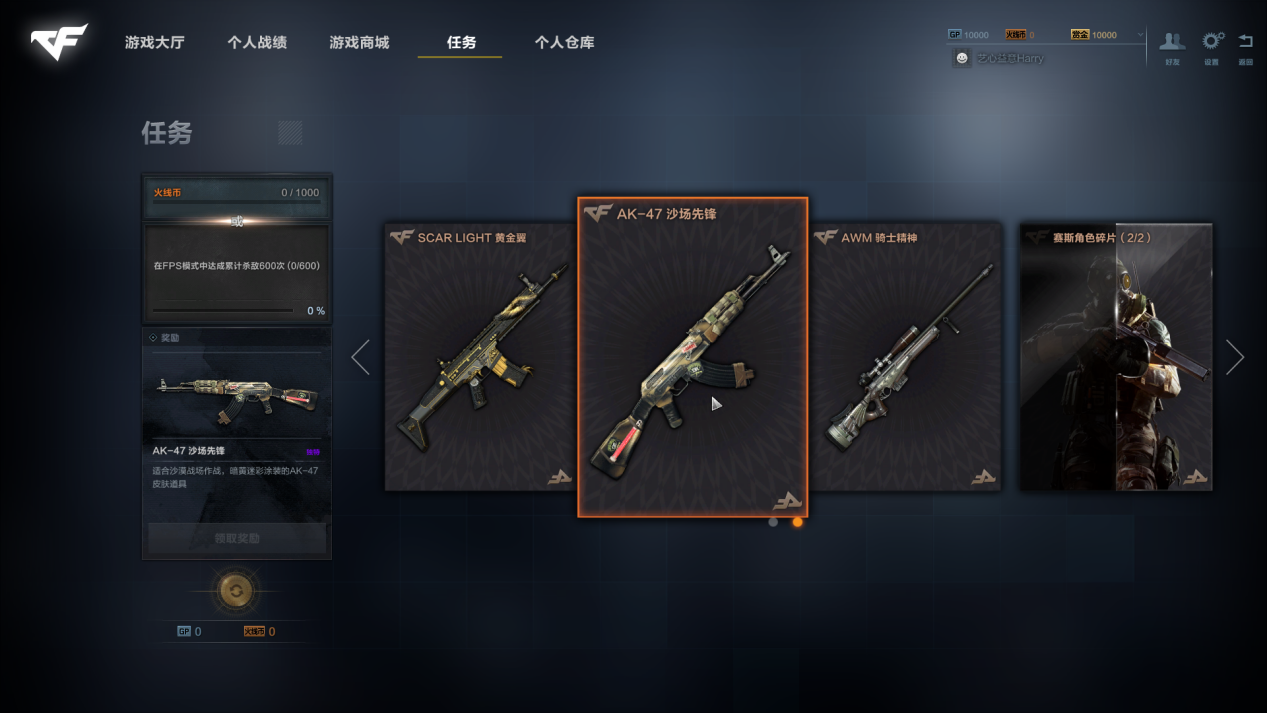The width and height of the screenshot is (1267, 713).
Task: Select the 塞斯角色碎片 character card
Action: pos(1115,357)
